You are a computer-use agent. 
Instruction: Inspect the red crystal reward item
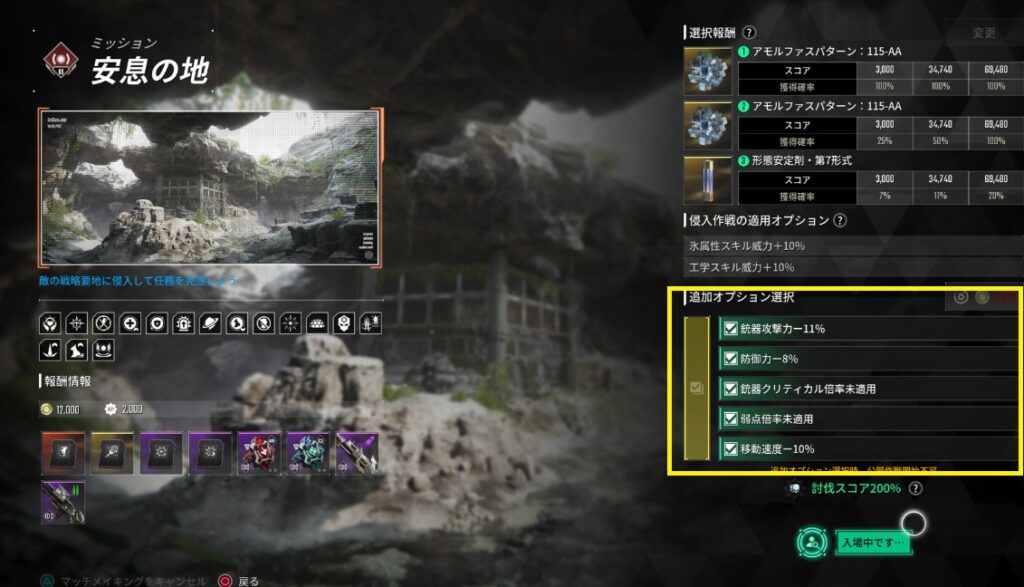258,453
